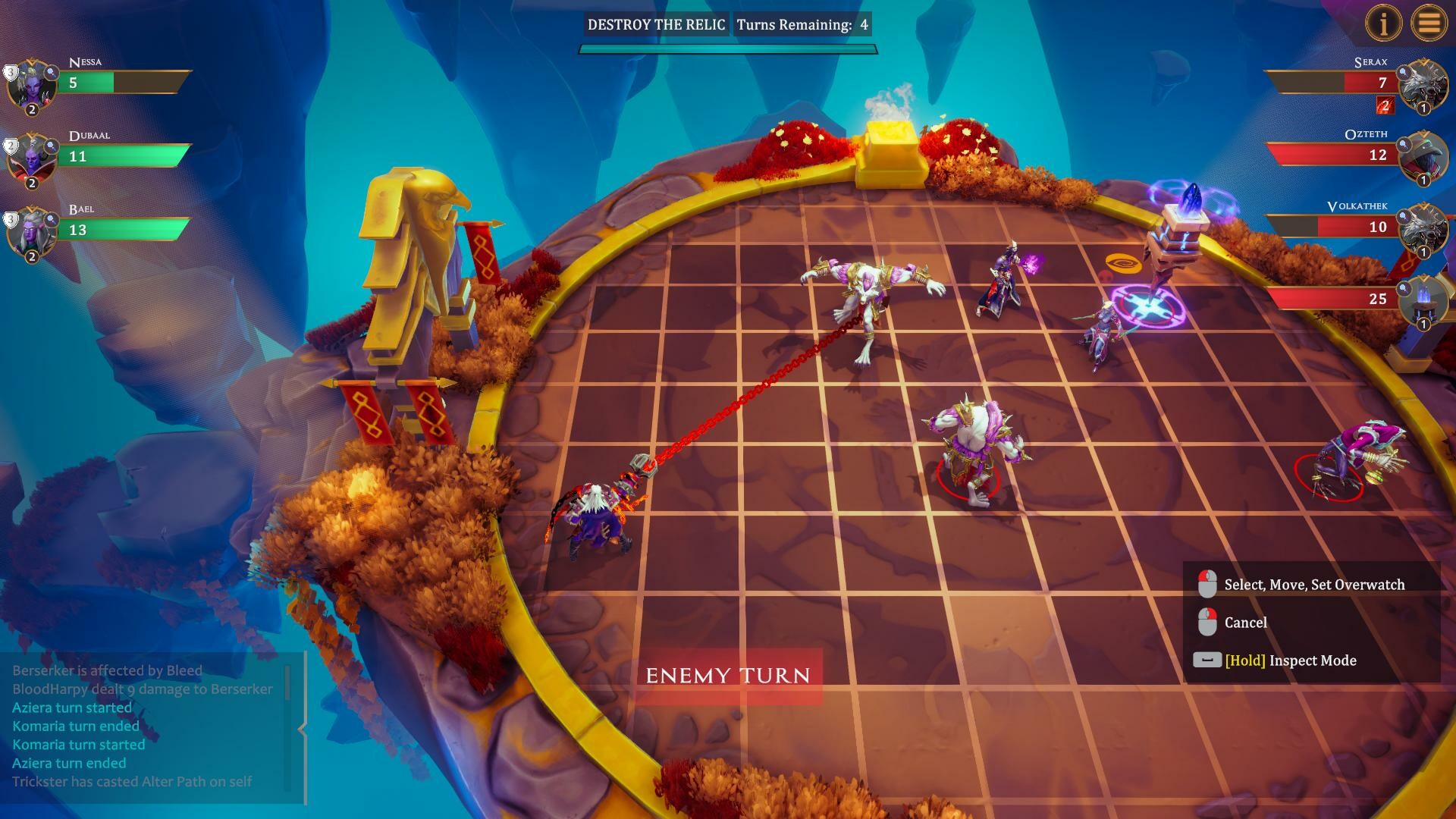Open the hamburger menu in the top-right corner
This screenshot has width=1456, height=819.
pos(1430,24)
